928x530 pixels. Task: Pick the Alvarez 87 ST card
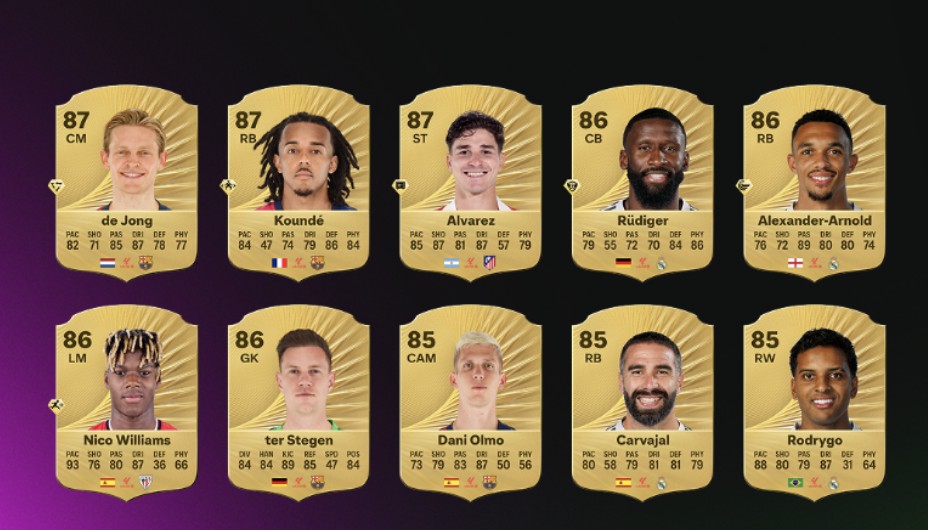[470, 181]
